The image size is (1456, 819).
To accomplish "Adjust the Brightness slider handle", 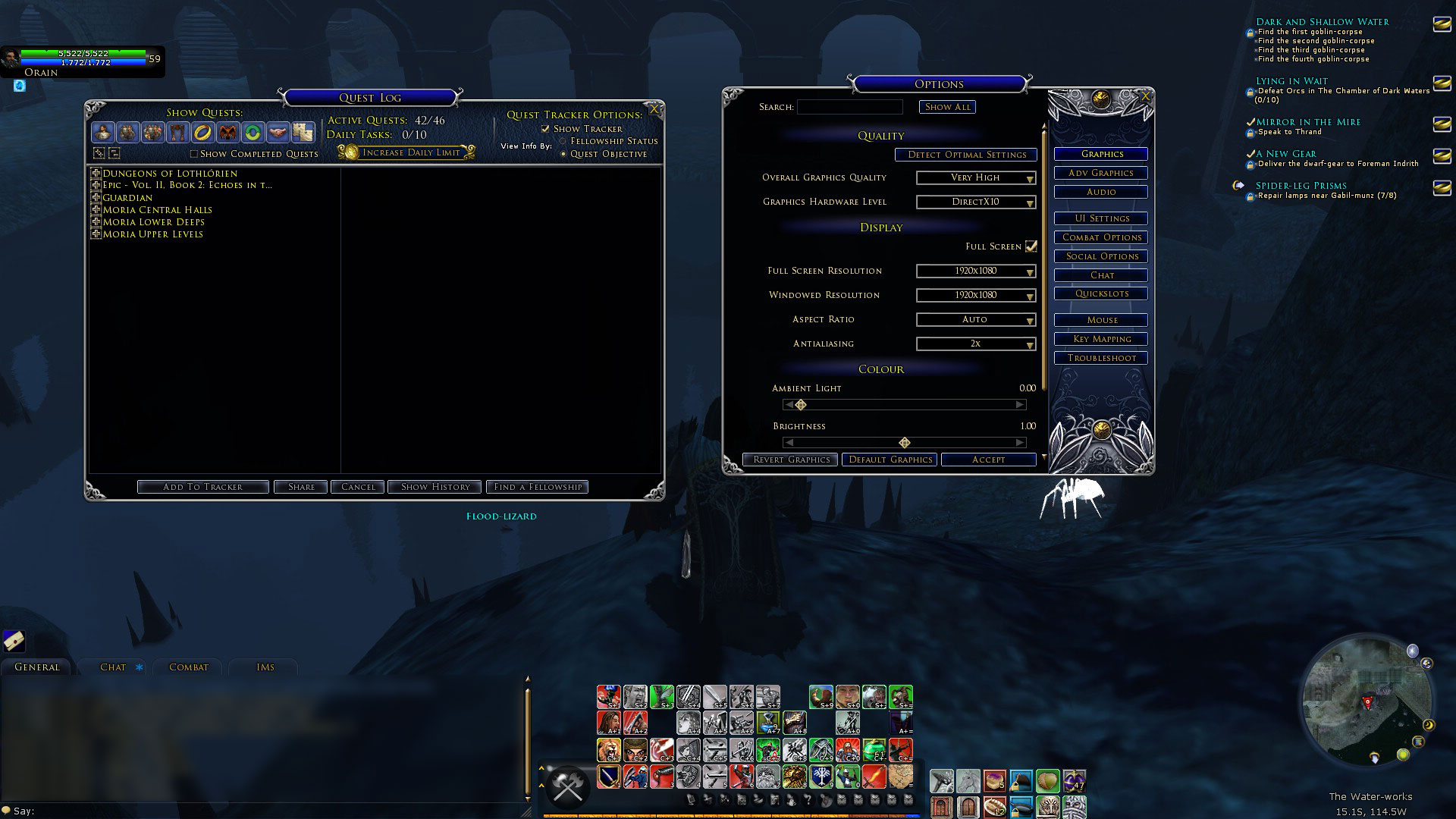I will point(904,443).
